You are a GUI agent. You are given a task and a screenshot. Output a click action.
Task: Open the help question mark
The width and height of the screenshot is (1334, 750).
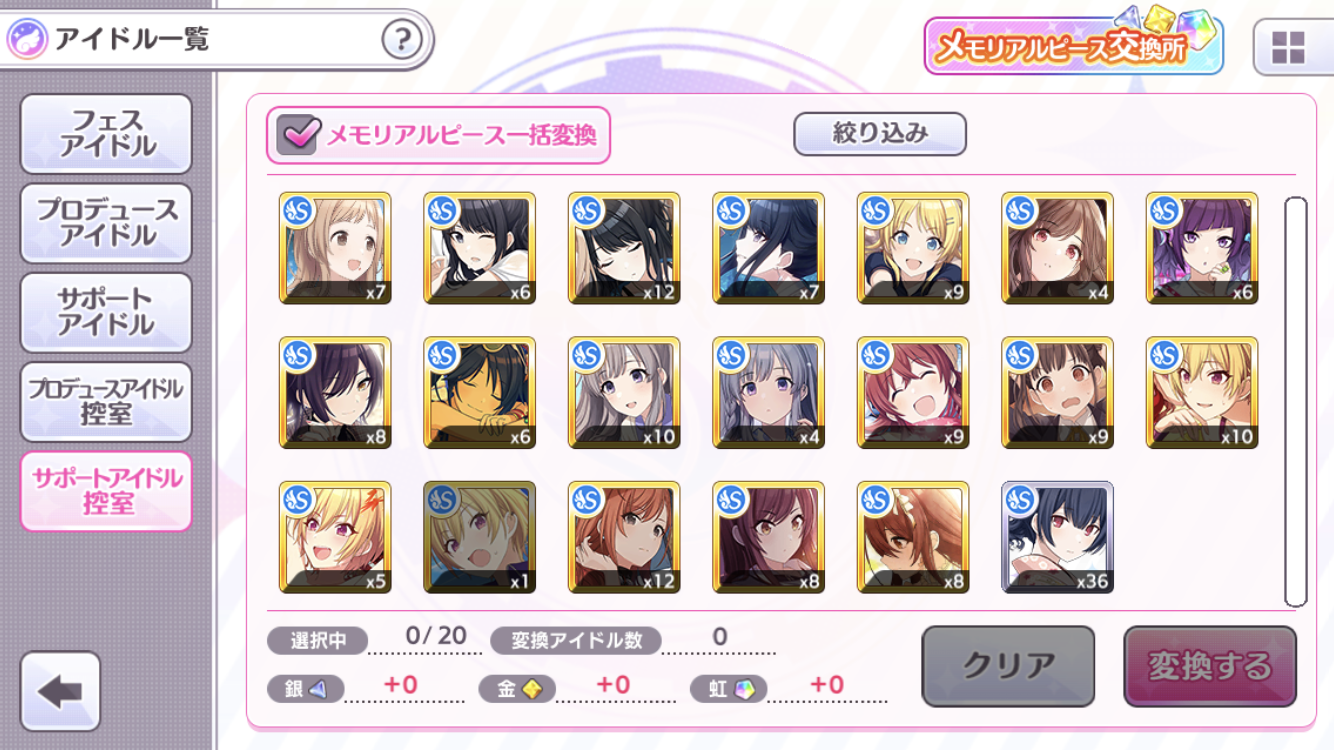click(x=402, y=40)
